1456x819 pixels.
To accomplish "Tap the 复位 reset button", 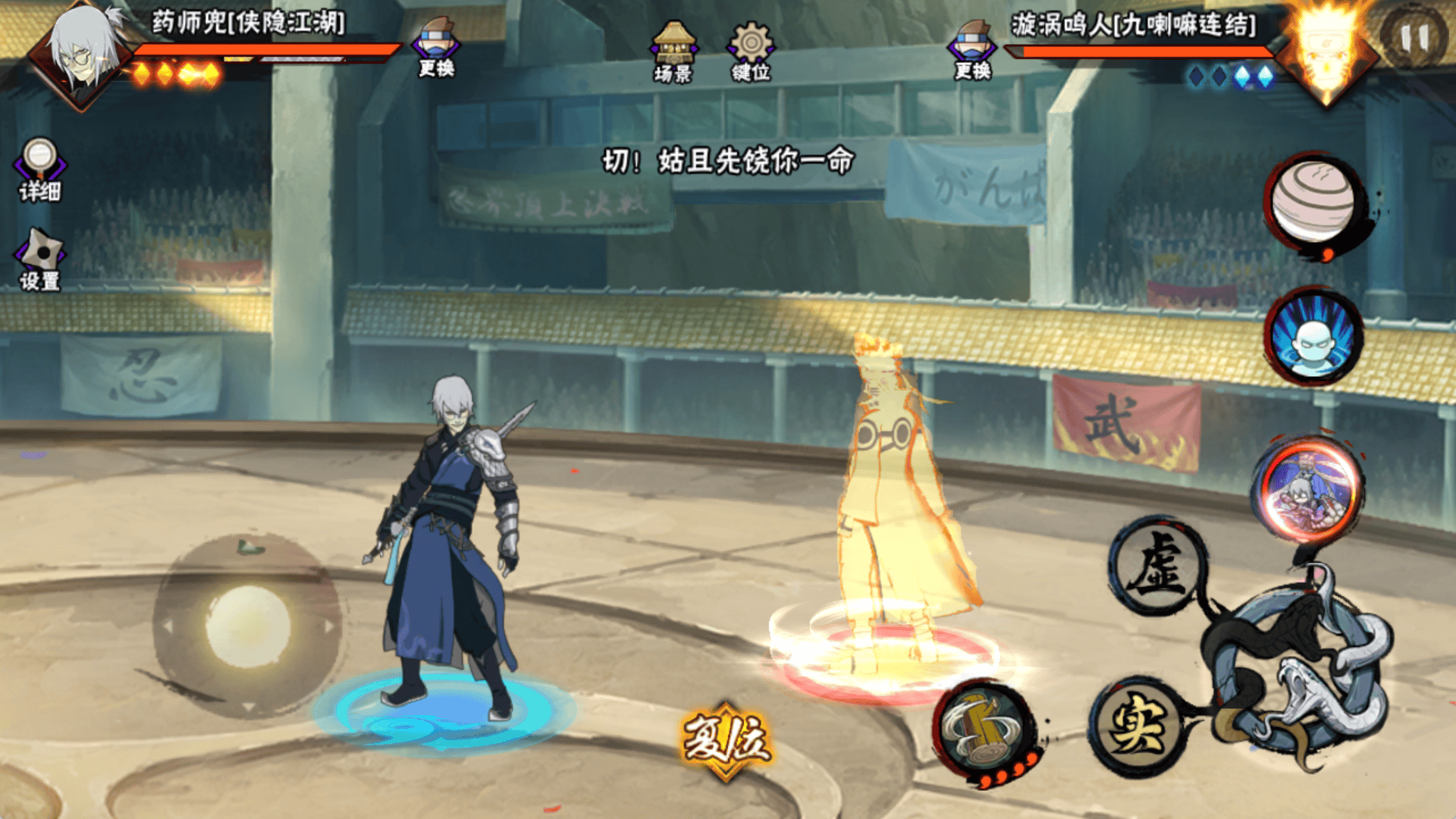I will click(726, 739).
